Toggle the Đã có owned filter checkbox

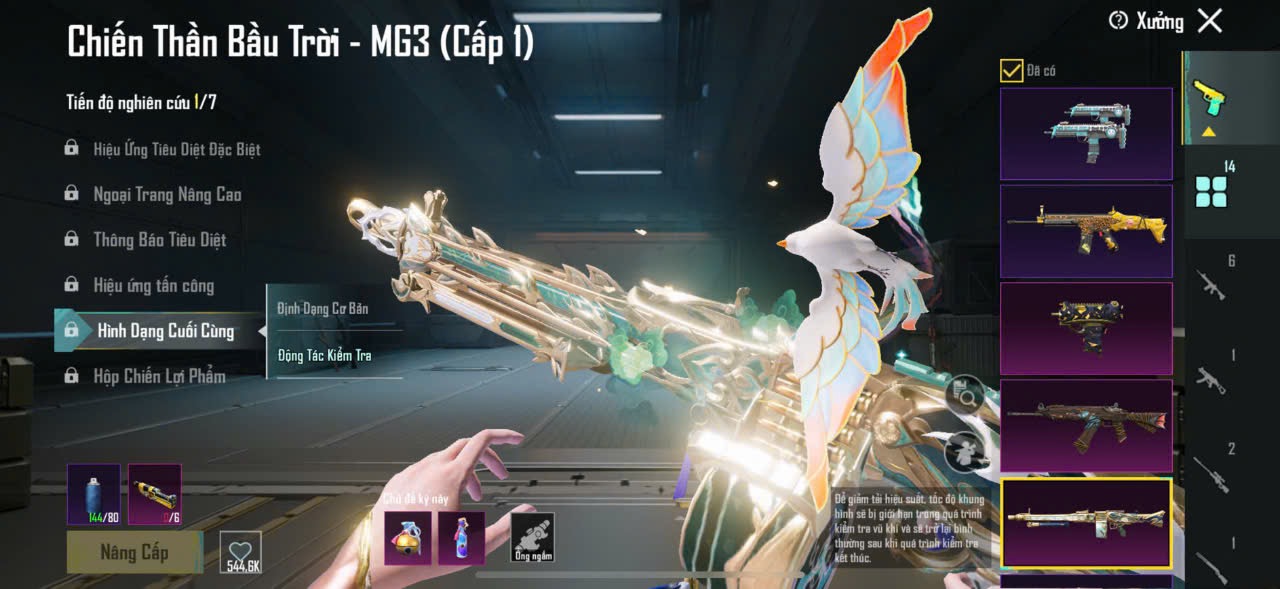coord(1012,71)
